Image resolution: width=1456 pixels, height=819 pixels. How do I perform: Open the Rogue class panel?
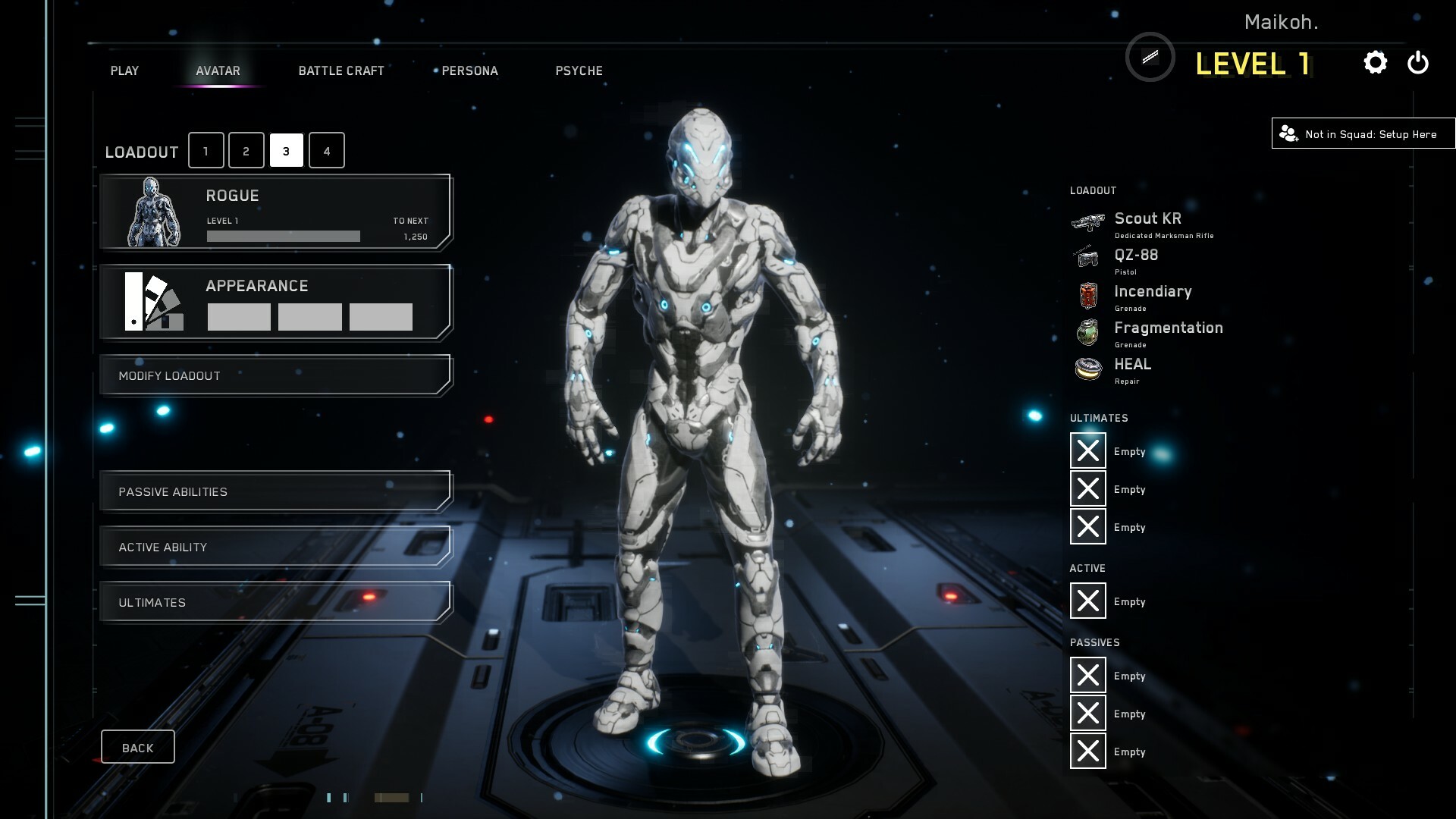point(275,212)
